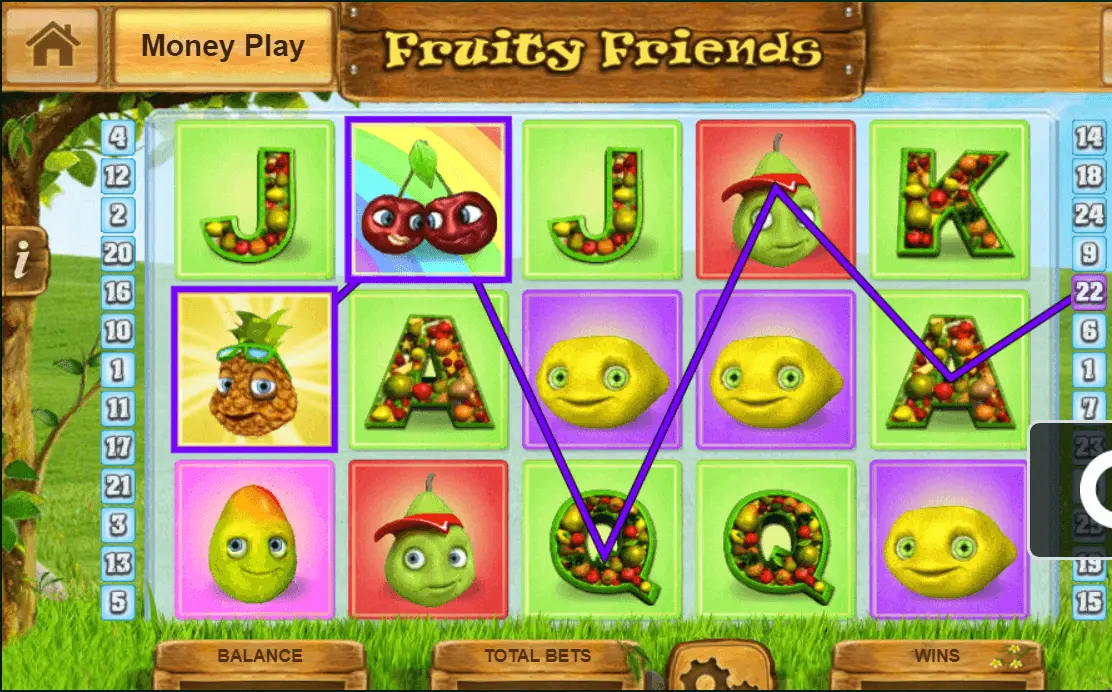Choose payline number 9
Viewport: 1112px width, 692px height.
pyautogui.click(x=1089, y=253)
